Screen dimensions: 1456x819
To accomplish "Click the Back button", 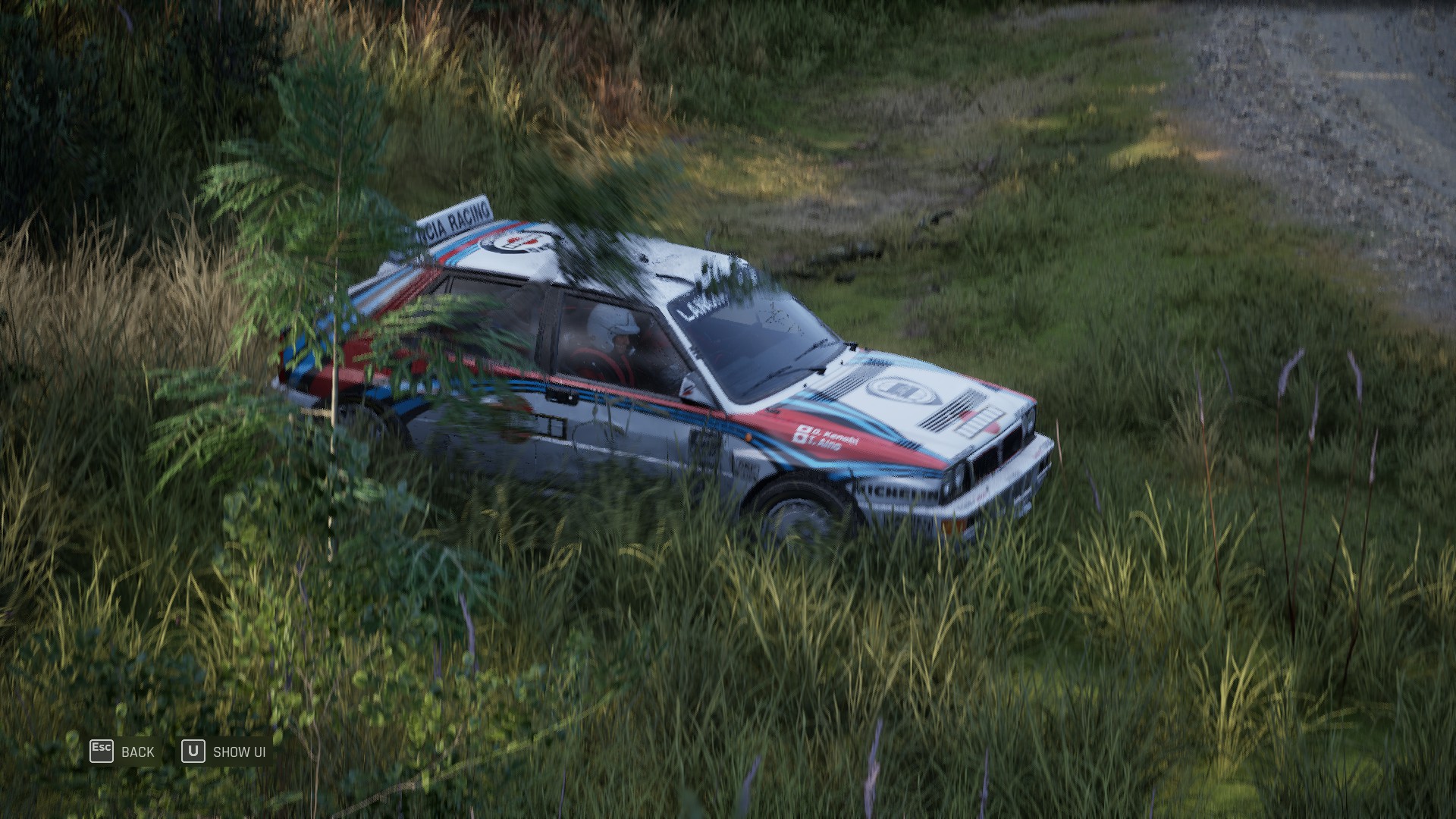I will tap(123, 752).
